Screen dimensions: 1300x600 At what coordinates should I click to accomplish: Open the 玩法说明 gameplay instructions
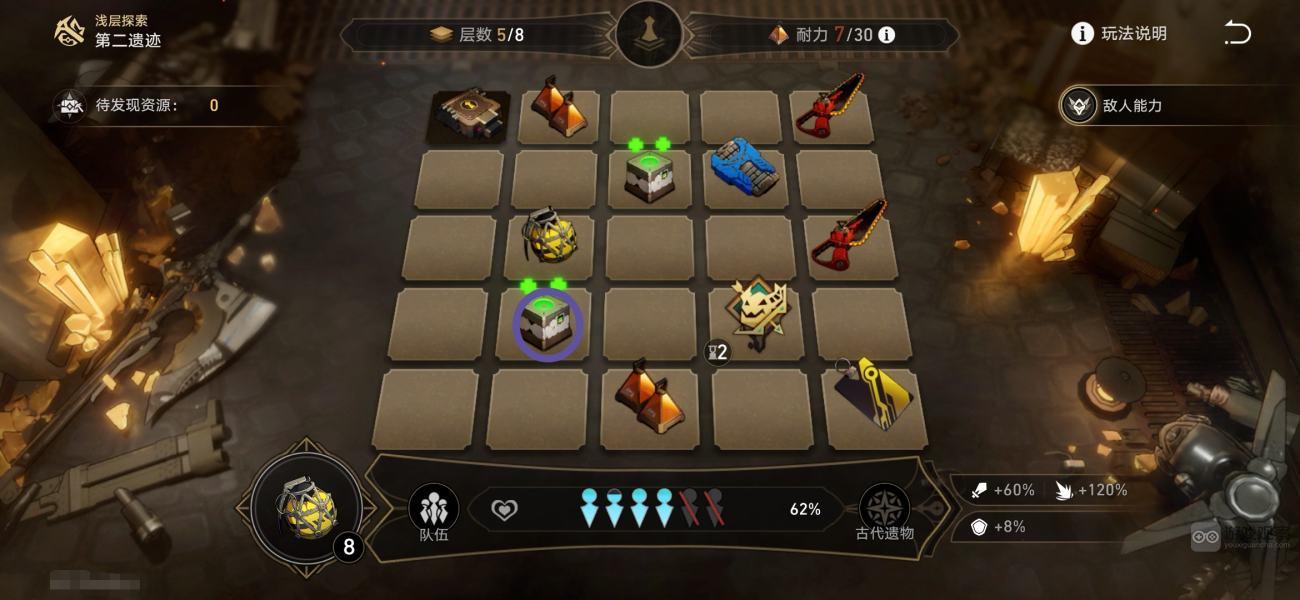click(1119, 34)
